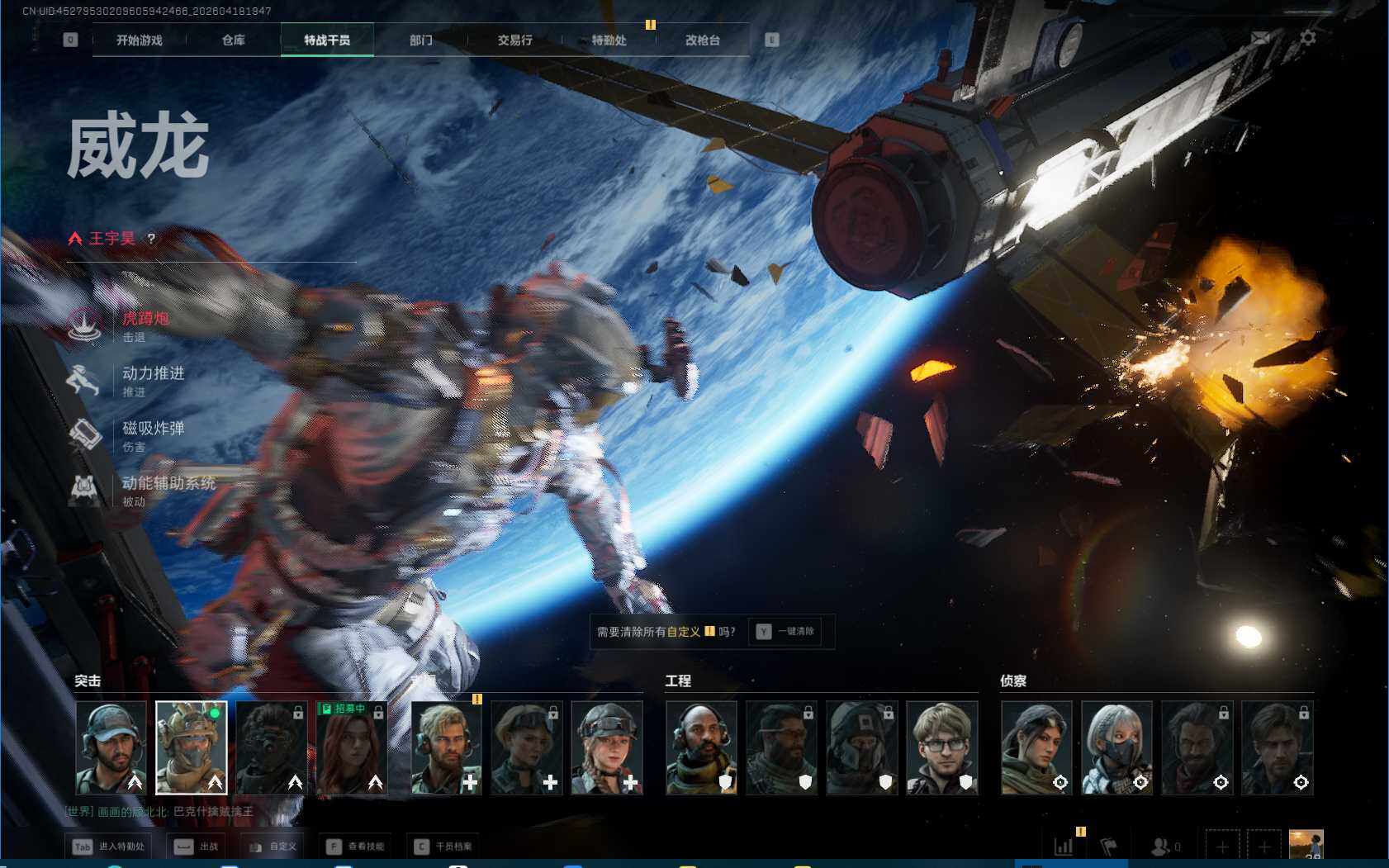Open the 开始游戏 (Start Game) tab

pos(140,40)
